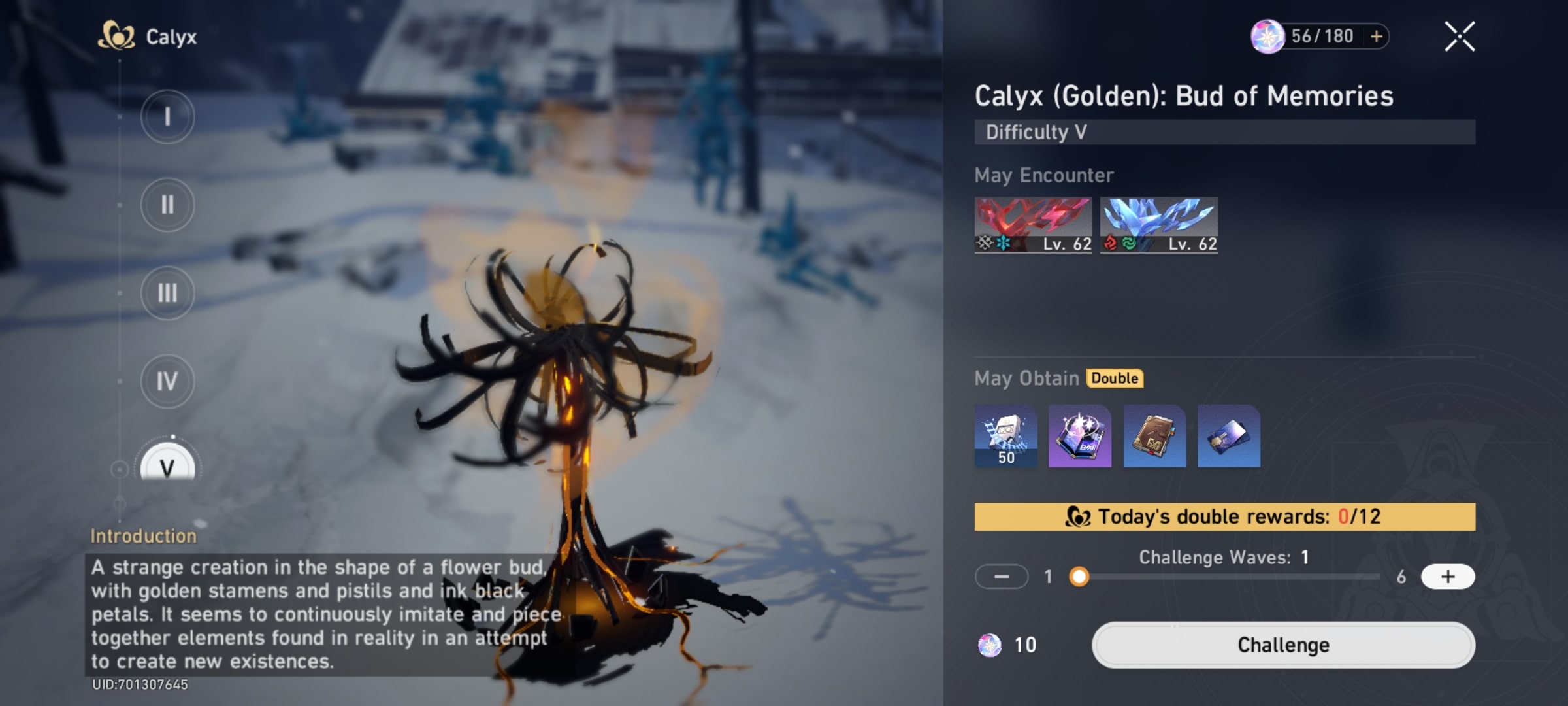Click the challenge waves slider handle
1568x706 pixels.
1079,577
